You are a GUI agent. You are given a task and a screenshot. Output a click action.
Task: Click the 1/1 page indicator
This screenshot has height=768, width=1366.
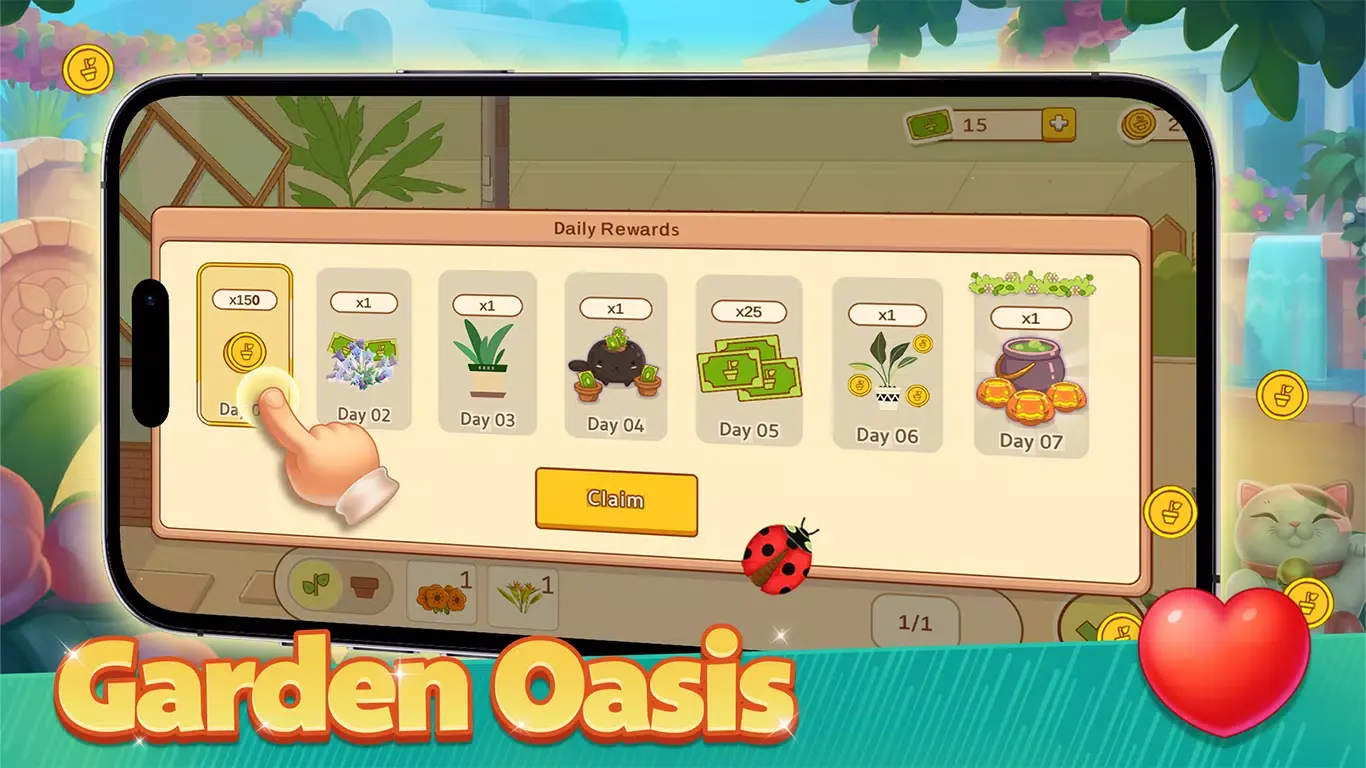coord(916,621)
